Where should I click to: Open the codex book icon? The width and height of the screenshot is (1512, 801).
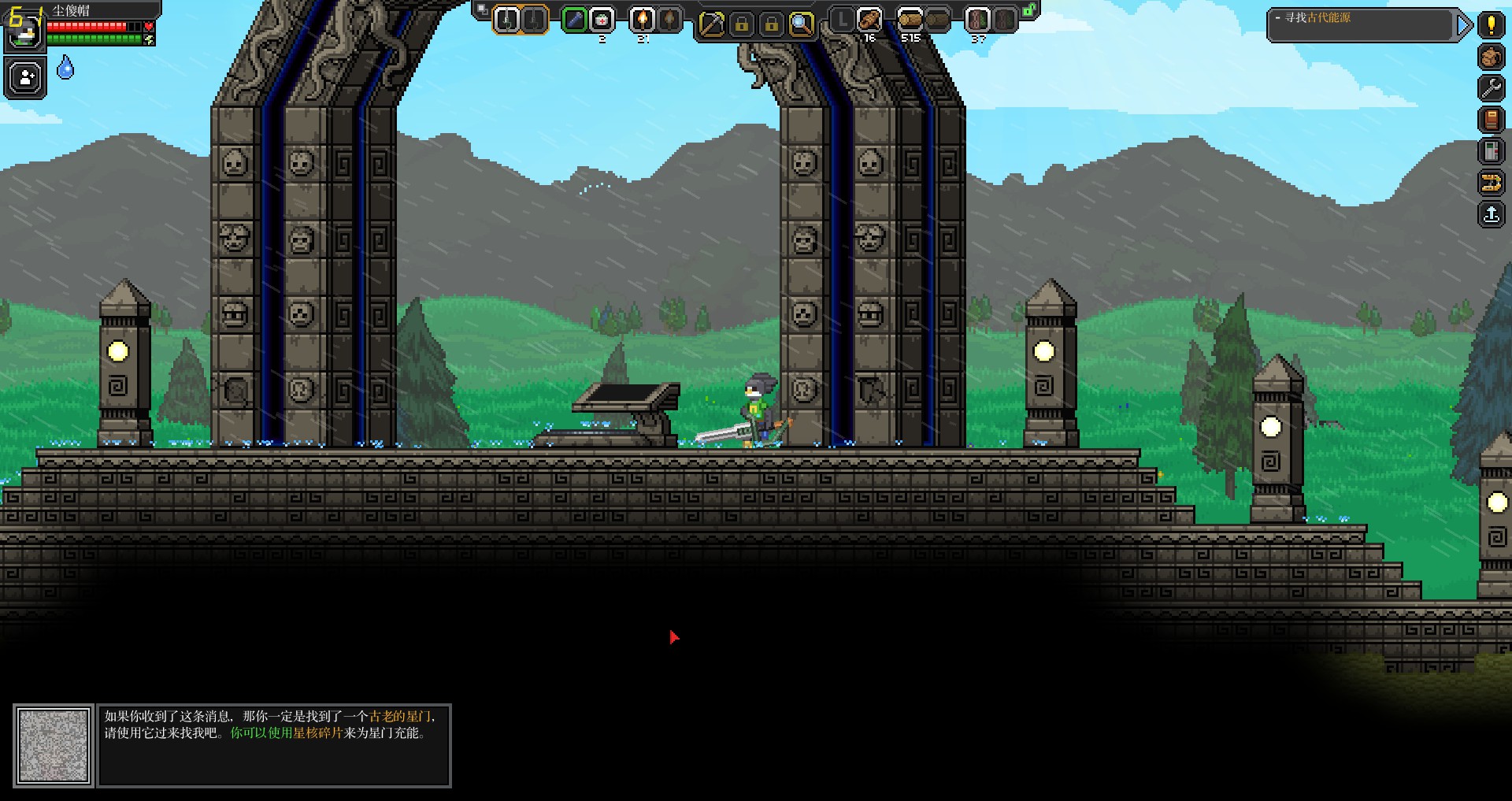1491,121
